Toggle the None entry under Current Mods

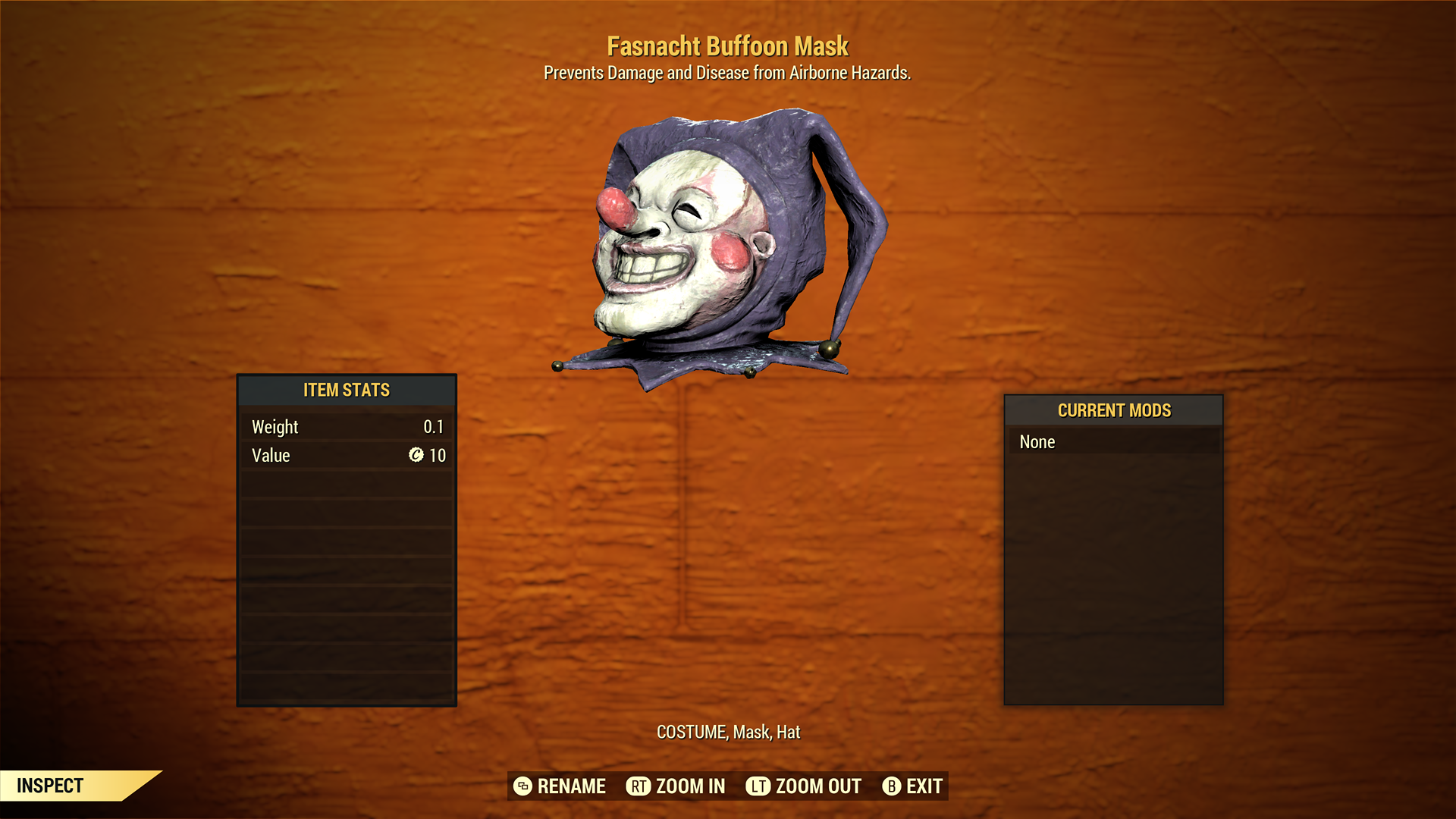pyautogui.click(x=1113, y=442)
